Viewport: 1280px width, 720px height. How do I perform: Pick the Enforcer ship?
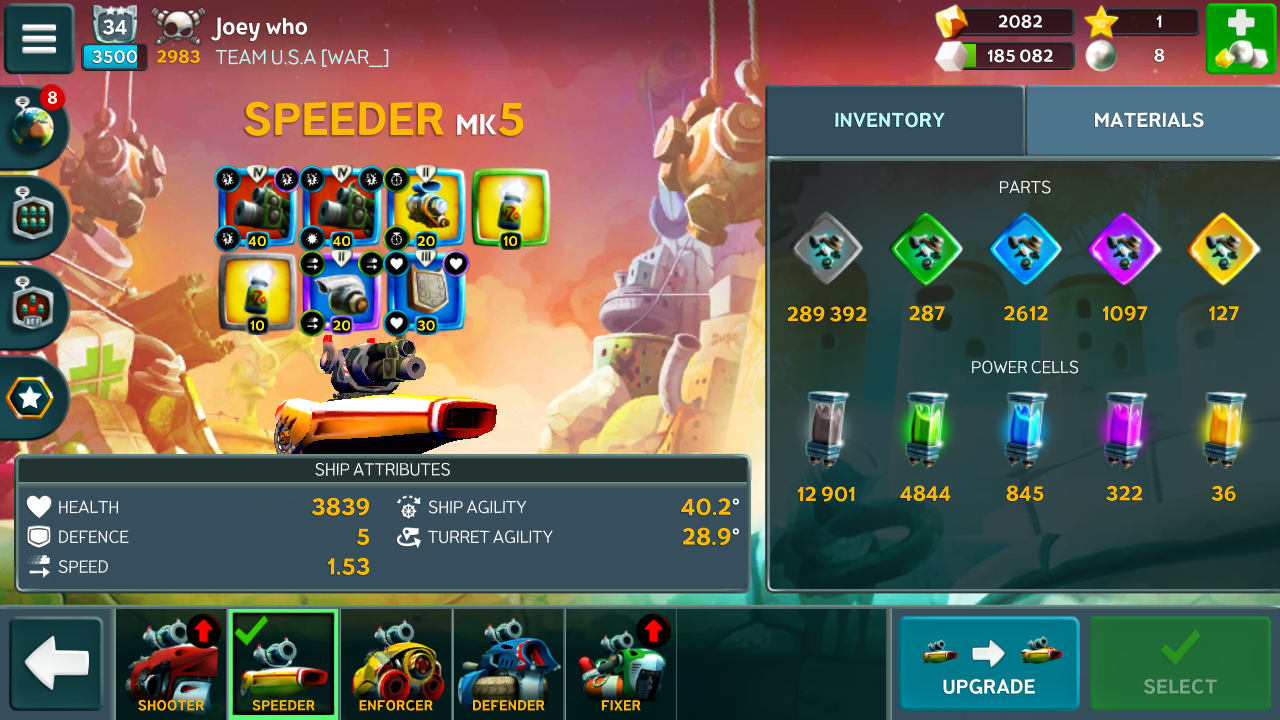pyautogui.click(x=396, y=664)
